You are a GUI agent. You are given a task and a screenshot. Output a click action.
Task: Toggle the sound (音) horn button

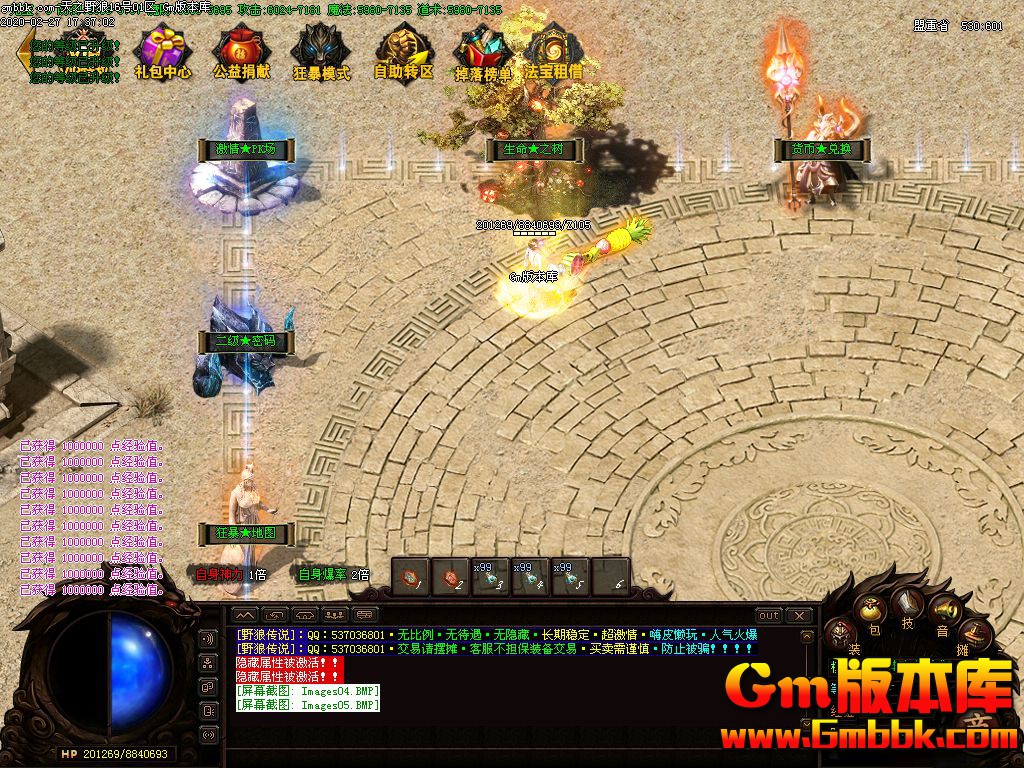pyautogui.click(x=942, y=611)
